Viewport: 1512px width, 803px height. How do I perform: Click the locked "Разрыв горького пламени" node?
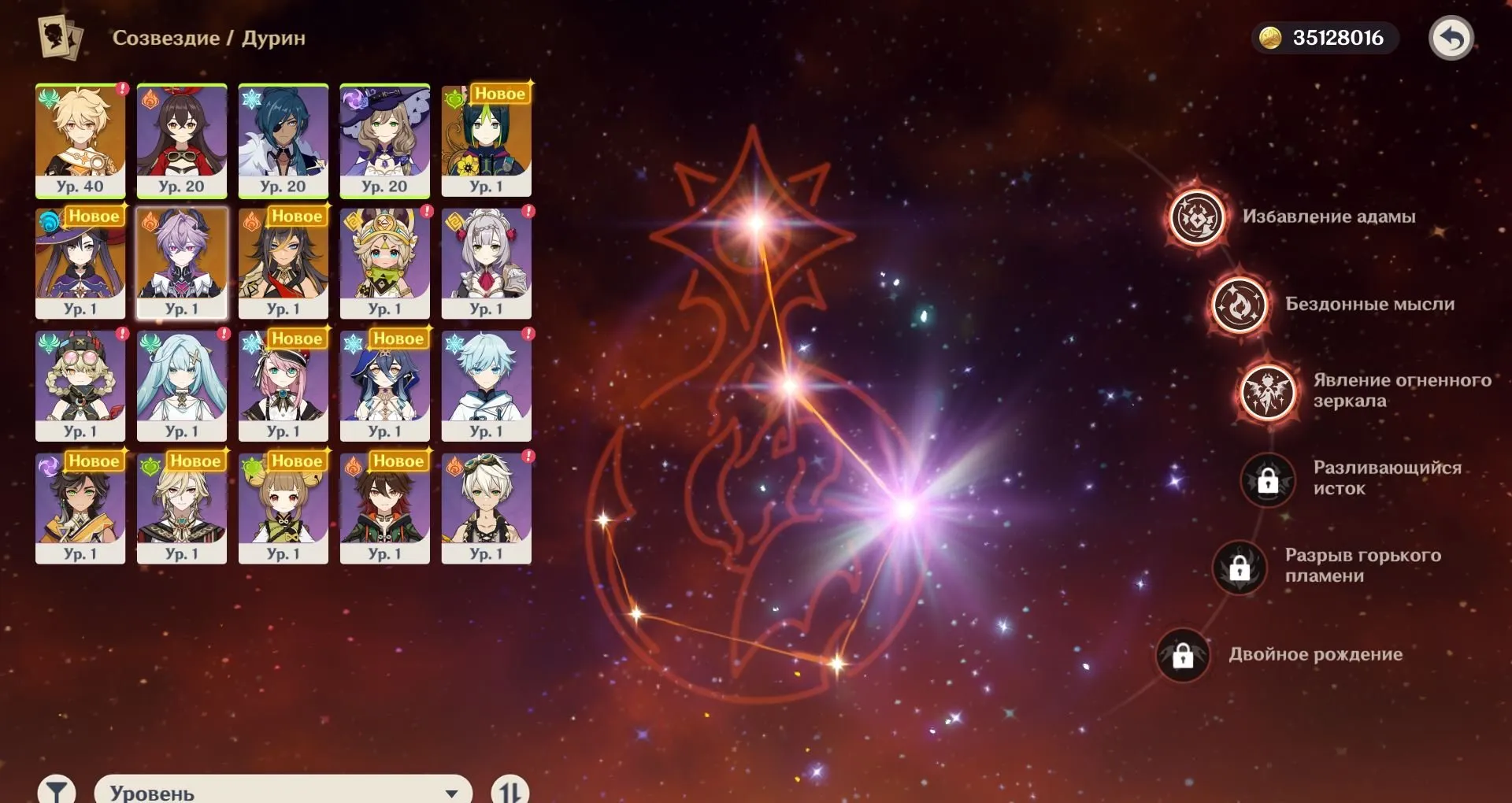tap(1240, 569)
